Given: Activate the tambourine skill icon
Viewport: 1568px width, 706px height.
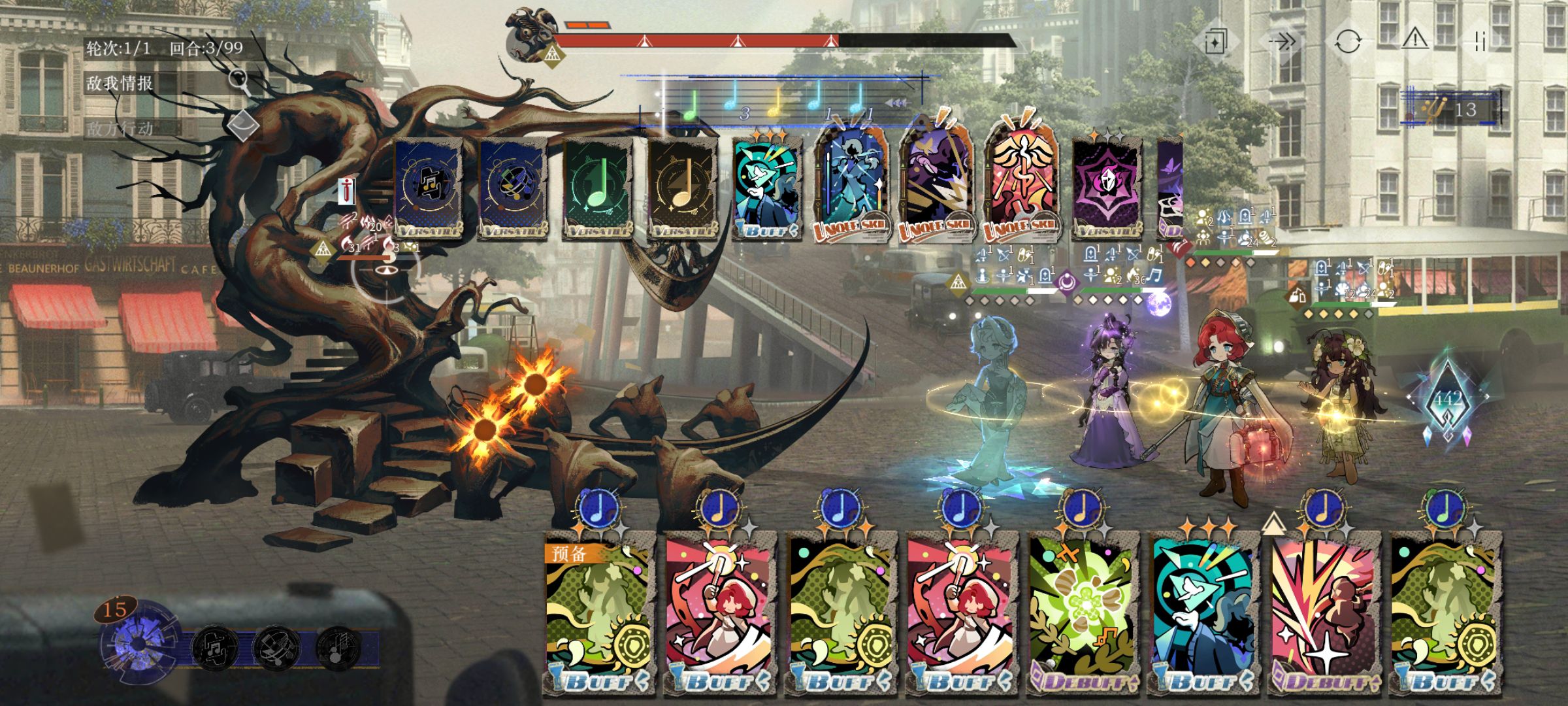Looking at the screenshot, I should pos(275,647).
